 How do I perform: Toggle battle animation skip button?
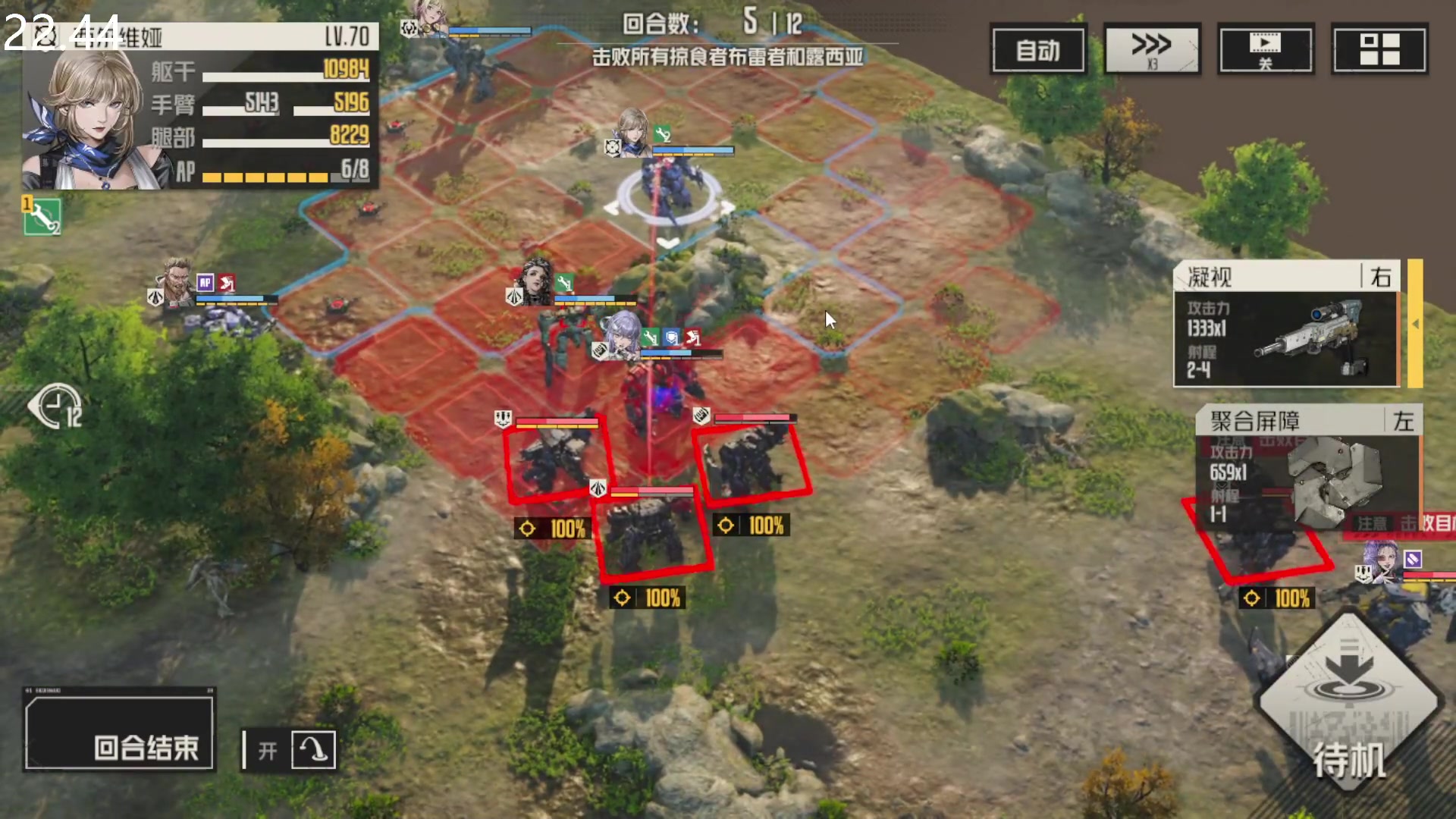coord(1265,50)
